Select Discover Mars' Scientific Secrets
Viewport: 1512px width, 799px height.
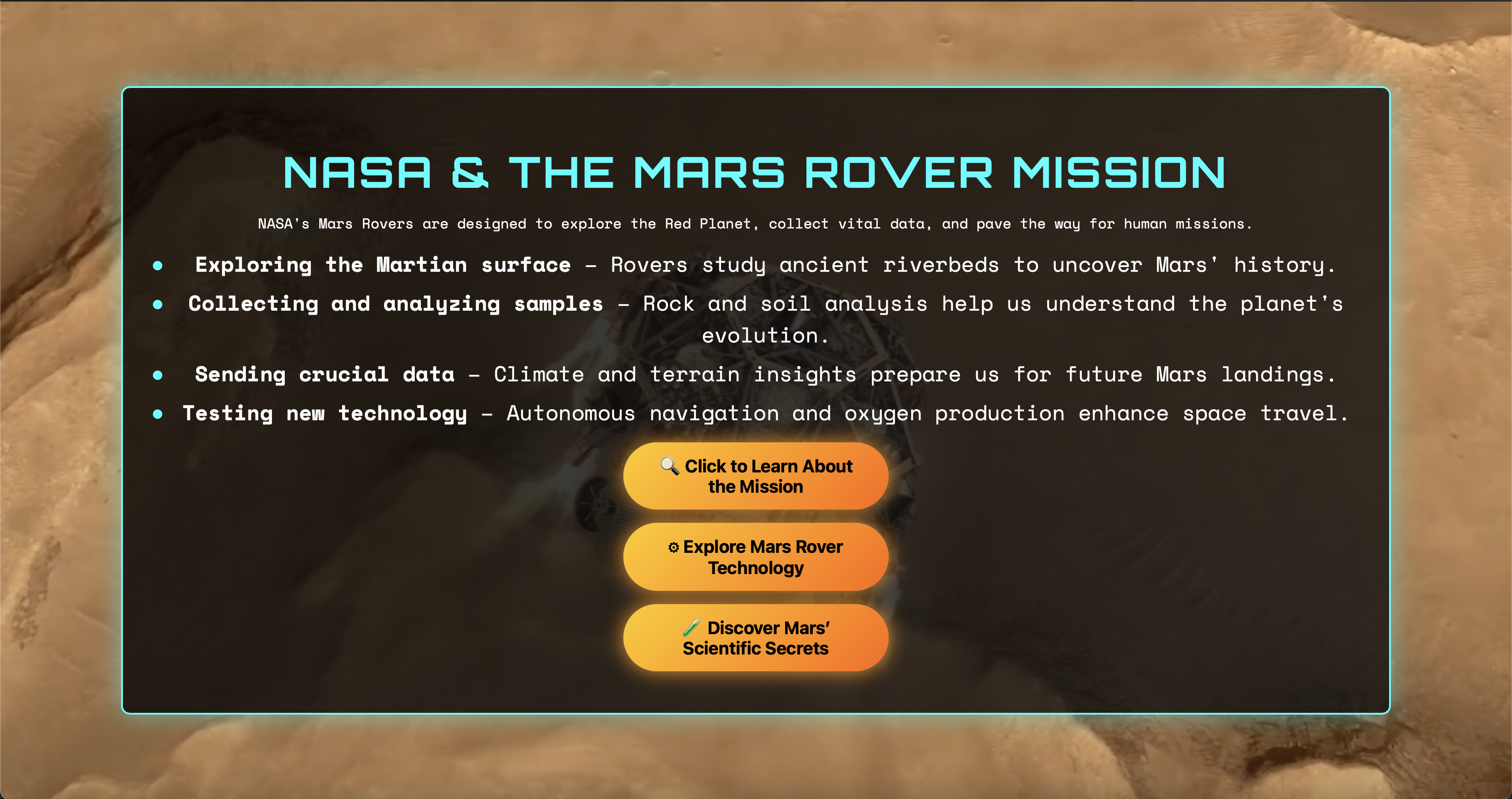point(756,638)
